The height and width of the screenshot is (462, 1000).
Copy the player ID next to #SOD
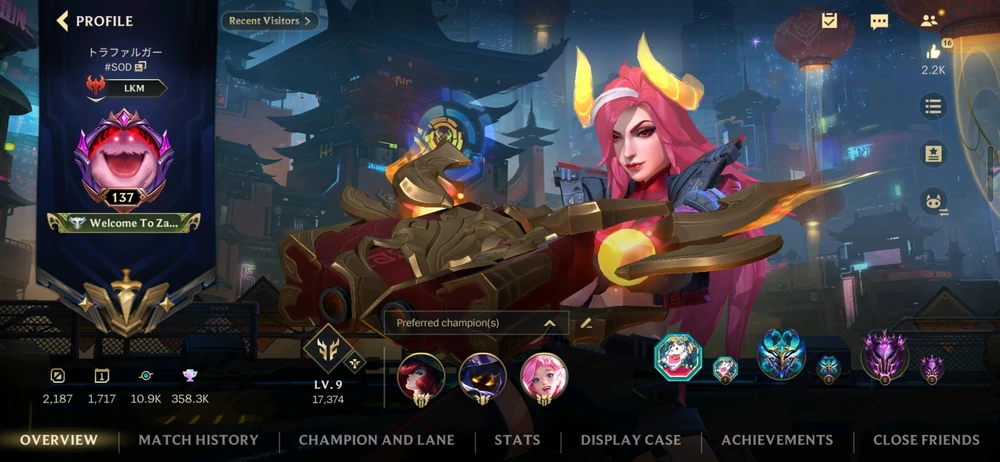click(141, 66)
